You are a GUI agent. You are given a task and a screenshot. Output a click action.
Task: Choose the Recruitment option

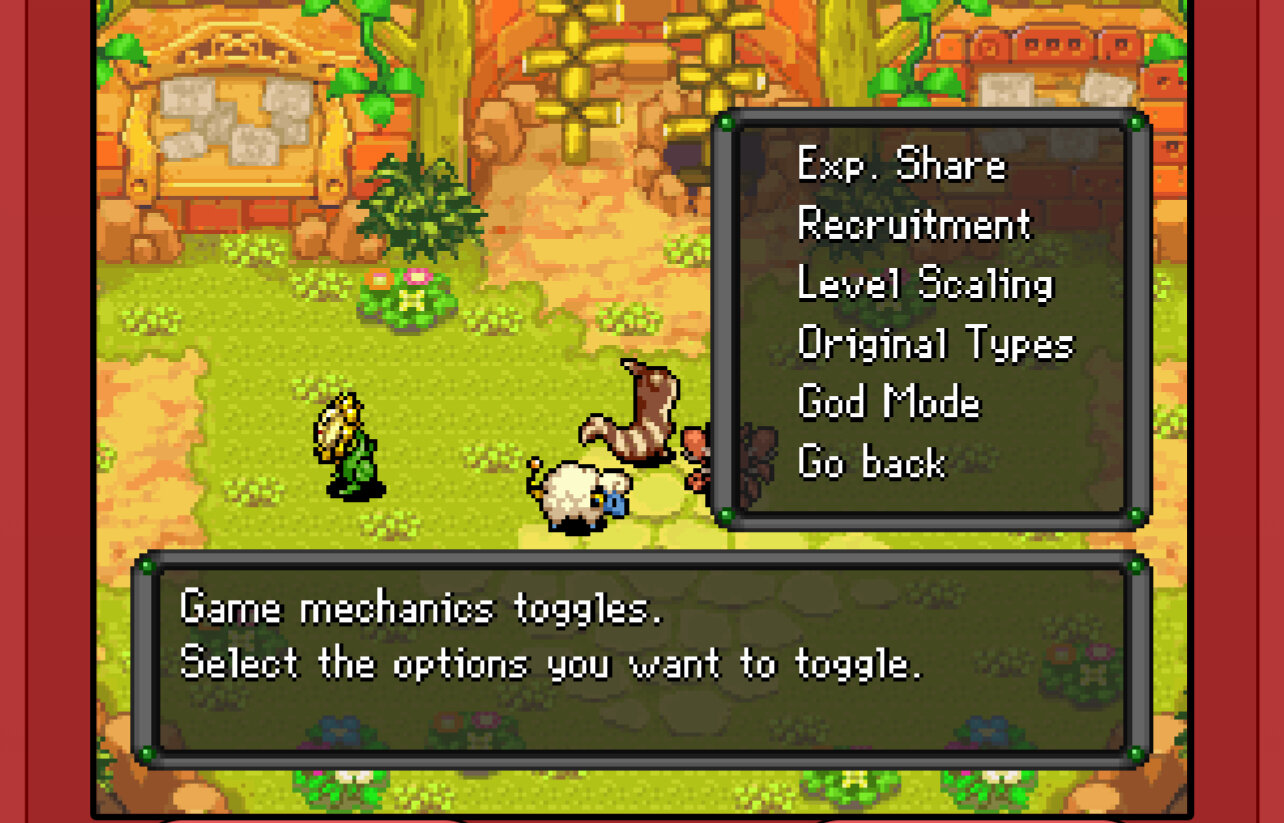click(914, 225)
